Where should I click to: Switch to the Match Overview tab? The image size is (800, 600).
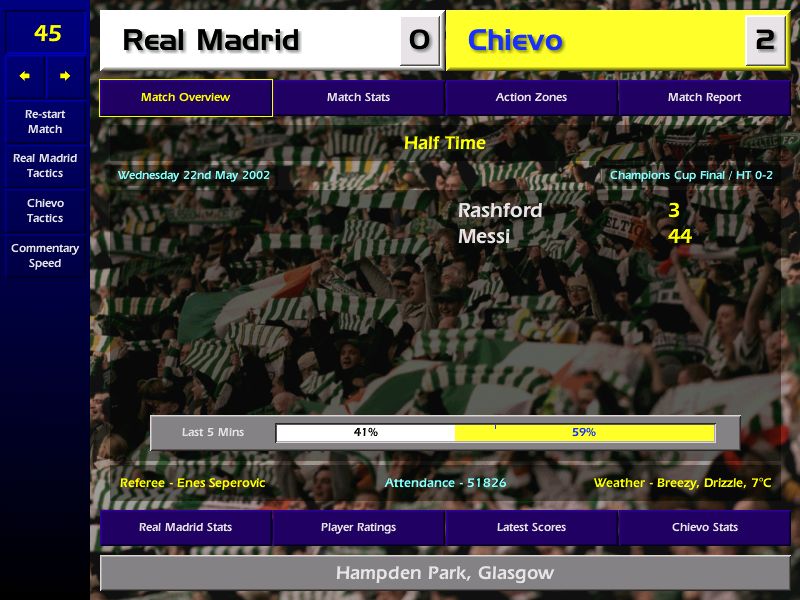pos(186,98)
